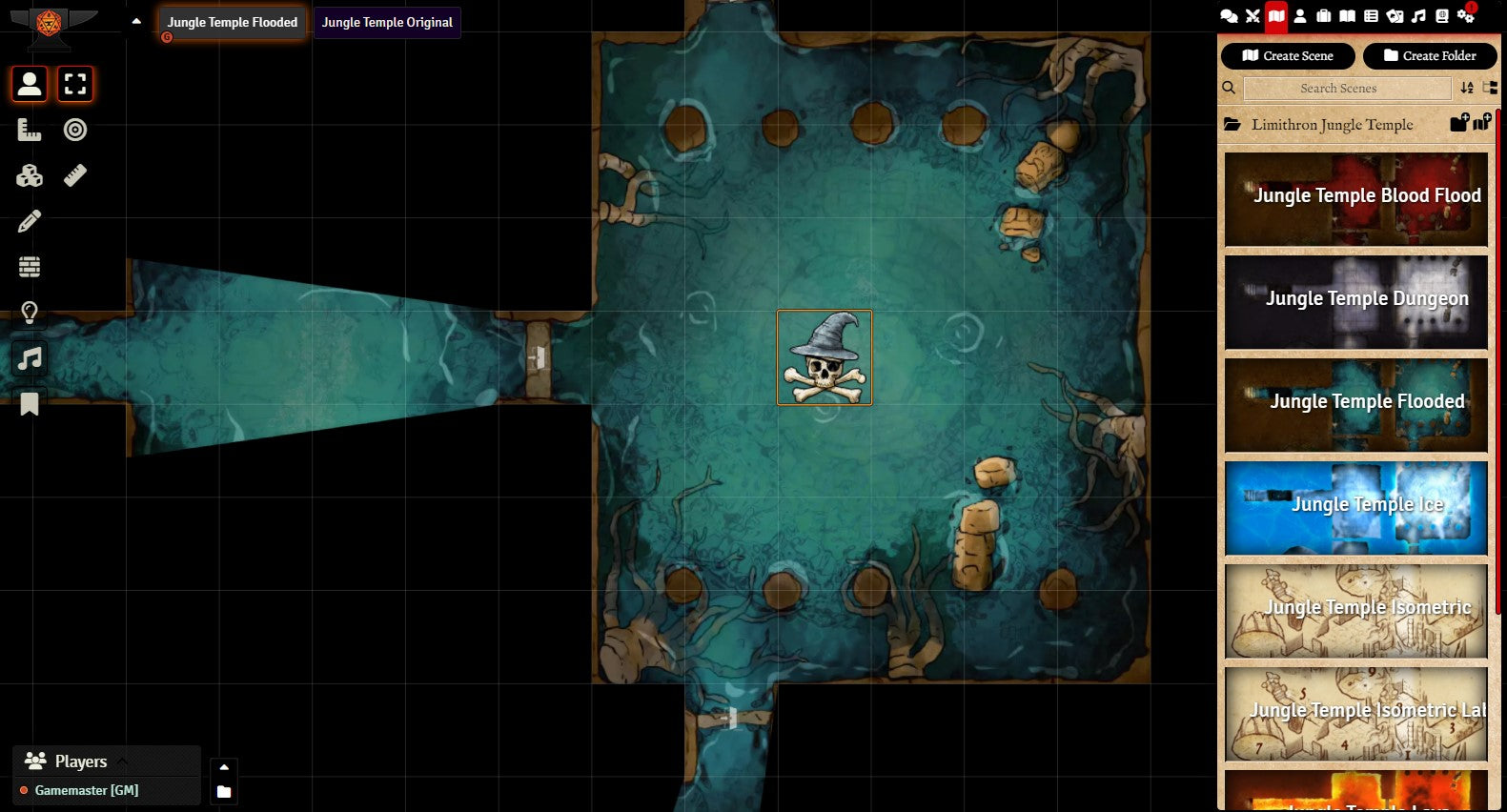Choose the Jungle Temple Dungeon scene
This screenshot has width=1507, height=812.
coord(1355,301)
